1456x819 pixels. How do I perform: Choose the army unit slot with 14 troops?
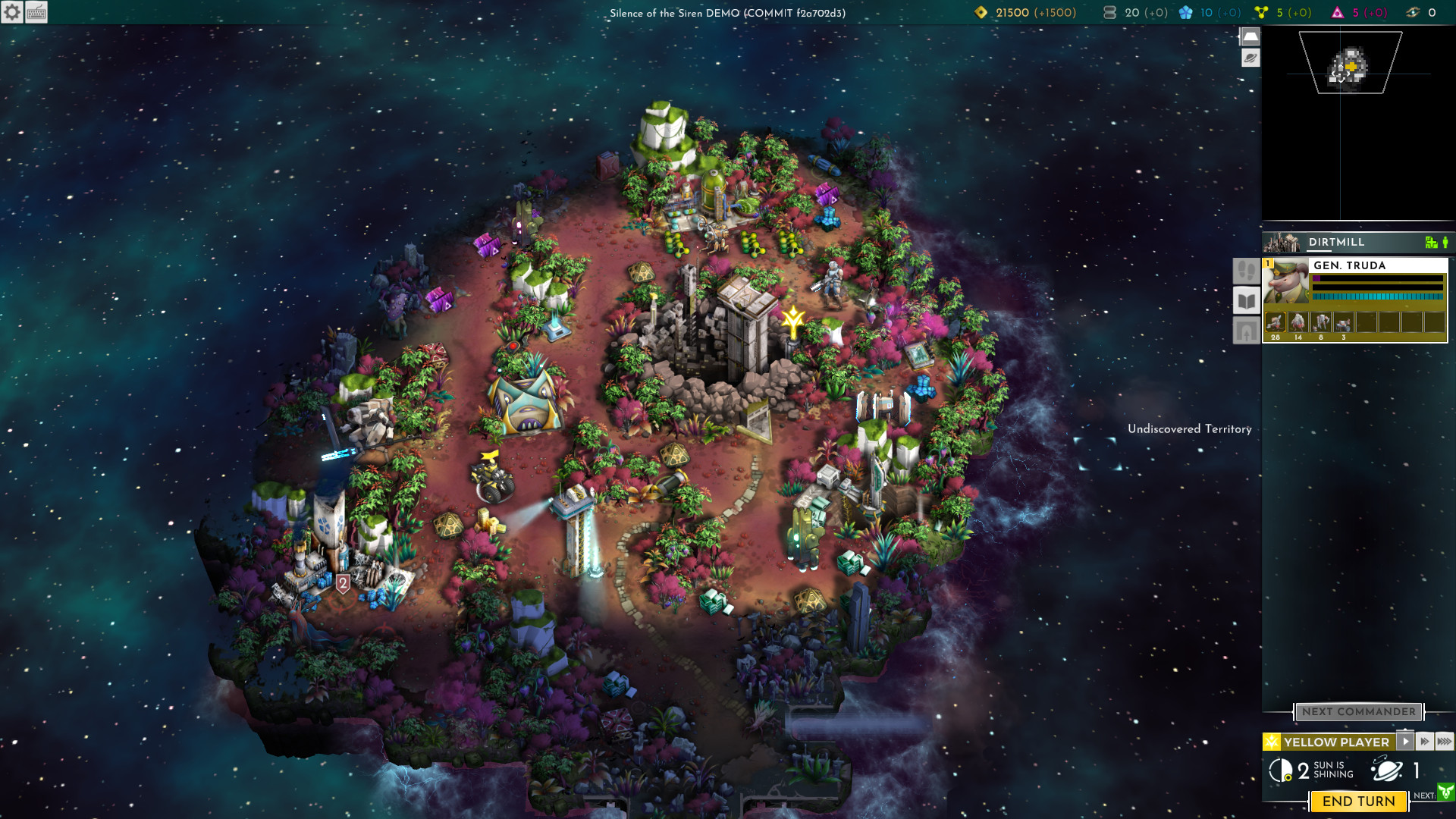tap(1298, 325)
